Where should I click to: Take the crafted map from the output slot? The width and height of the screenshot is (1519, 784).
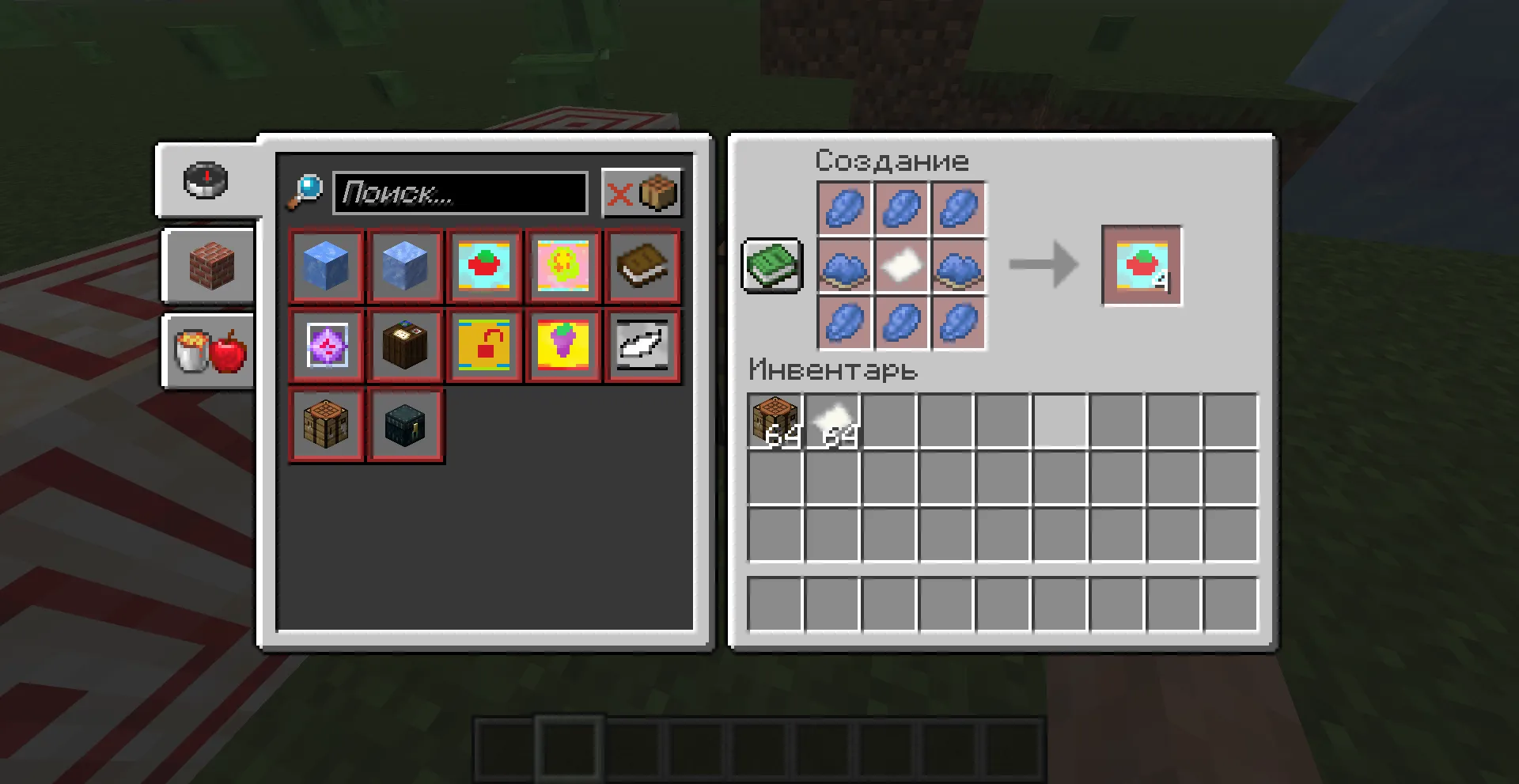1140,267
